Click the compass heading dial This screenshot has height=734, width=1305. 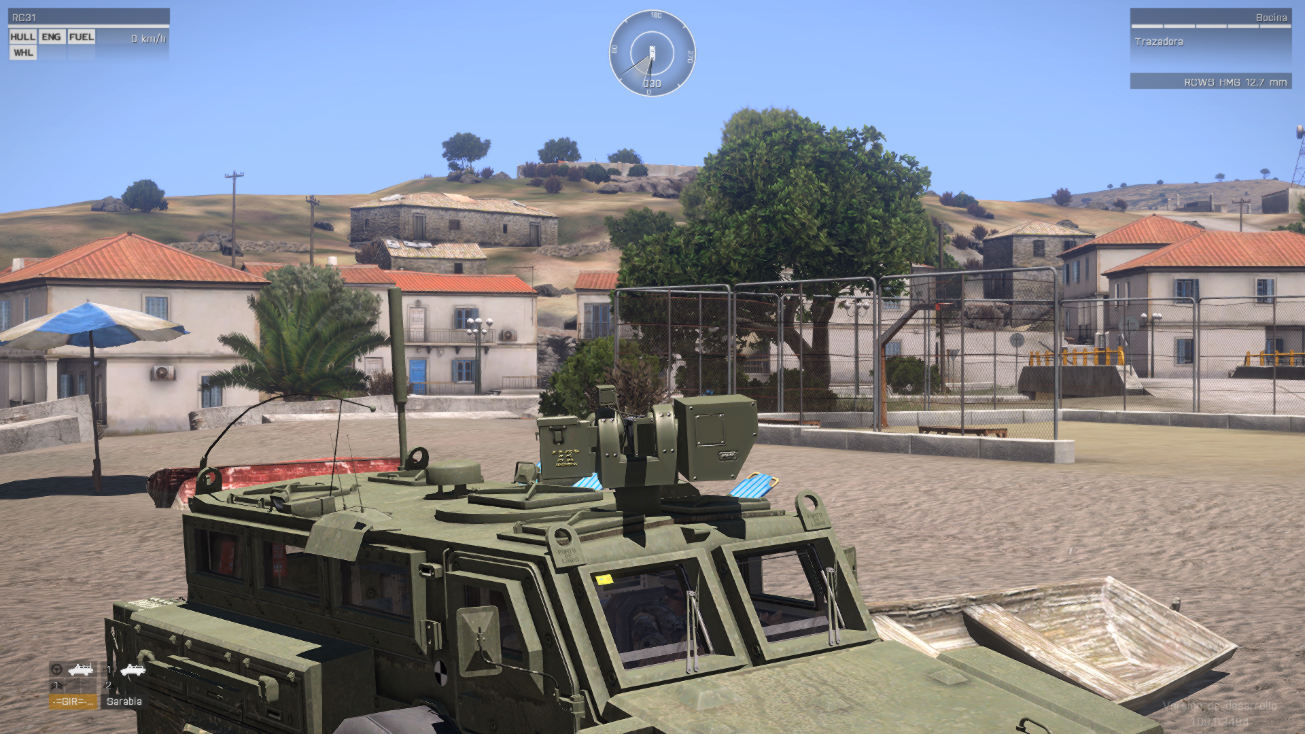tap(651, 52)
